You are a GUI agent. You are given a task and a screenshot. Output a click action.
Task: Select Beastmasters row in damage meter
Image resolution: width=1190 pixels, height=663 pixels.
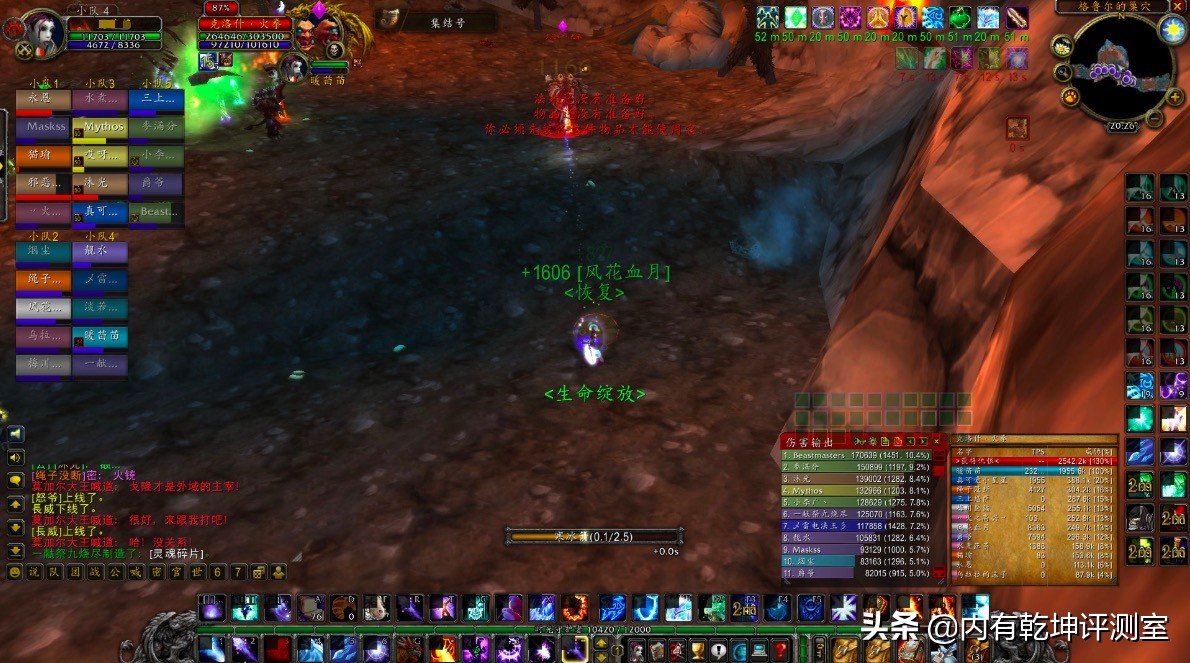pos(855,455)
